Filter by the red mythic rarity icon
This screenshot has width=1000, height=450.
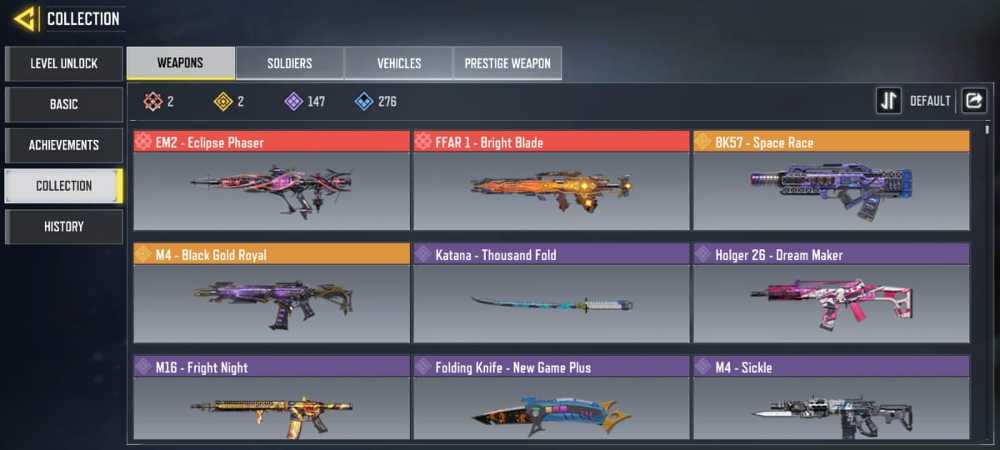(152, 101)
